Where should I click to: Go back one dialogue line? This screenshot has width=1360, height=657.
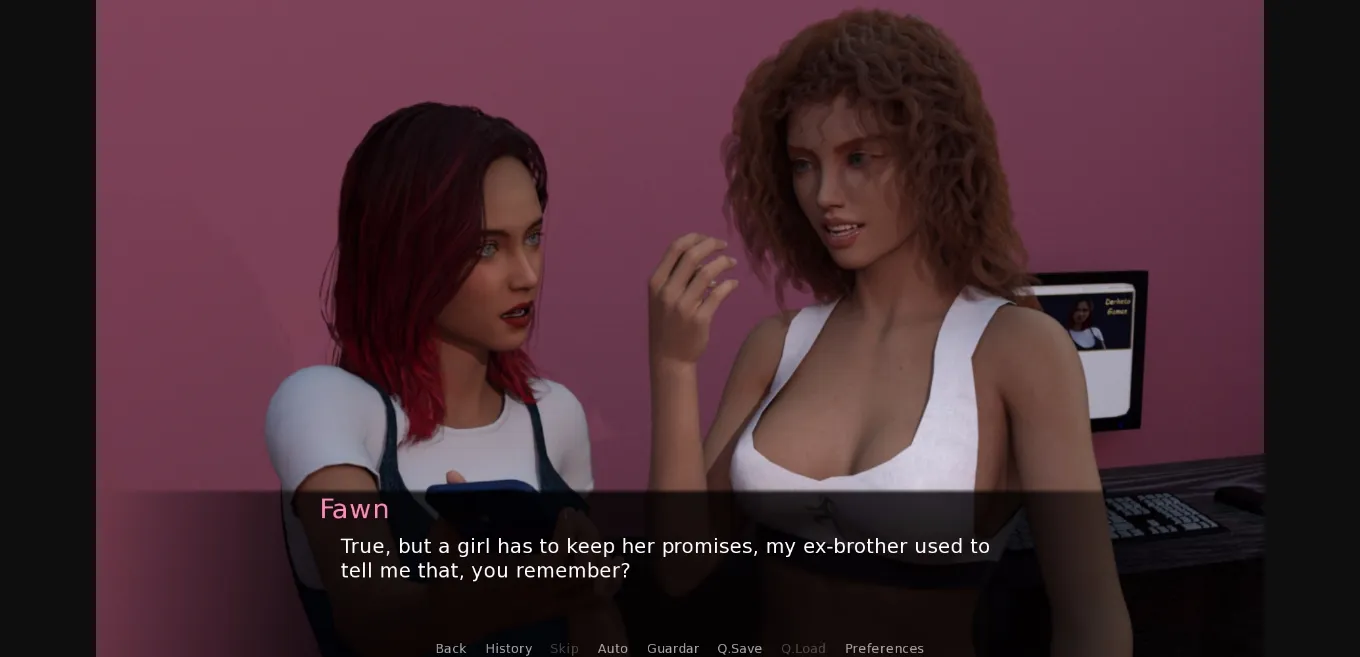pyautogui.click(x=451, y=648)
